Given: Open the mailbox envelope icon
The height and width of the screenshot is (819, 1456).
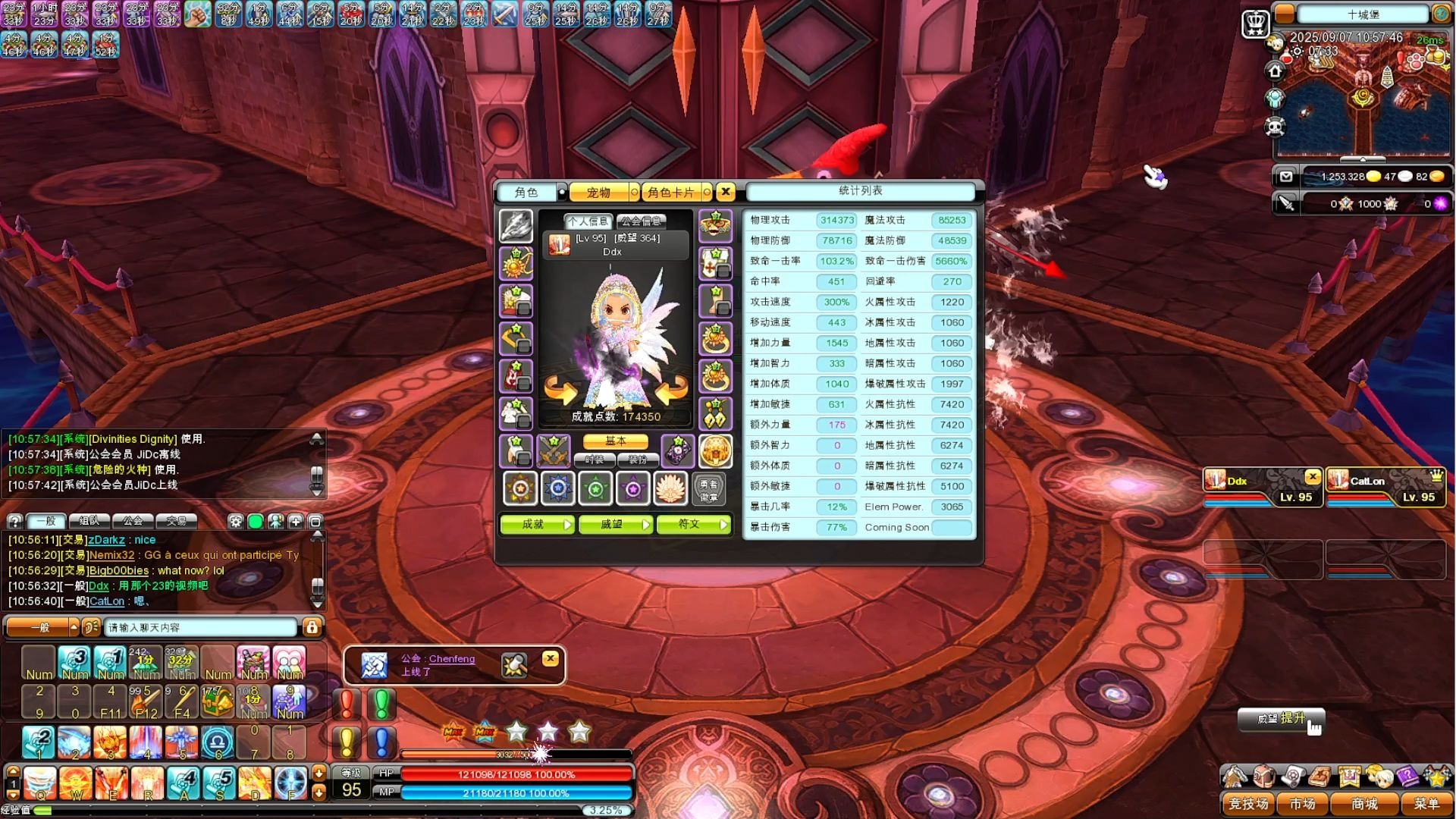Looking at the screenshot, I should coord(1286,177).
